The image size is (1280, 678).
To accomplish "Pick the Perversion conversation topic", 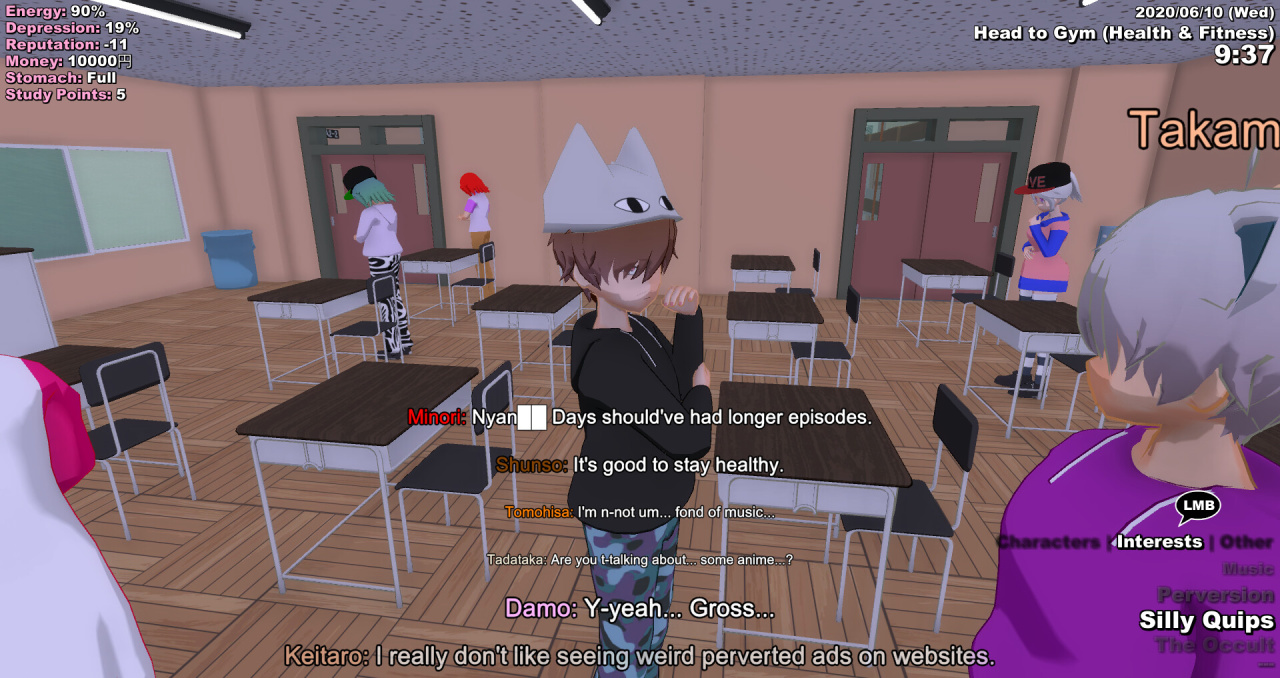I will click(x=1215, y=595).
